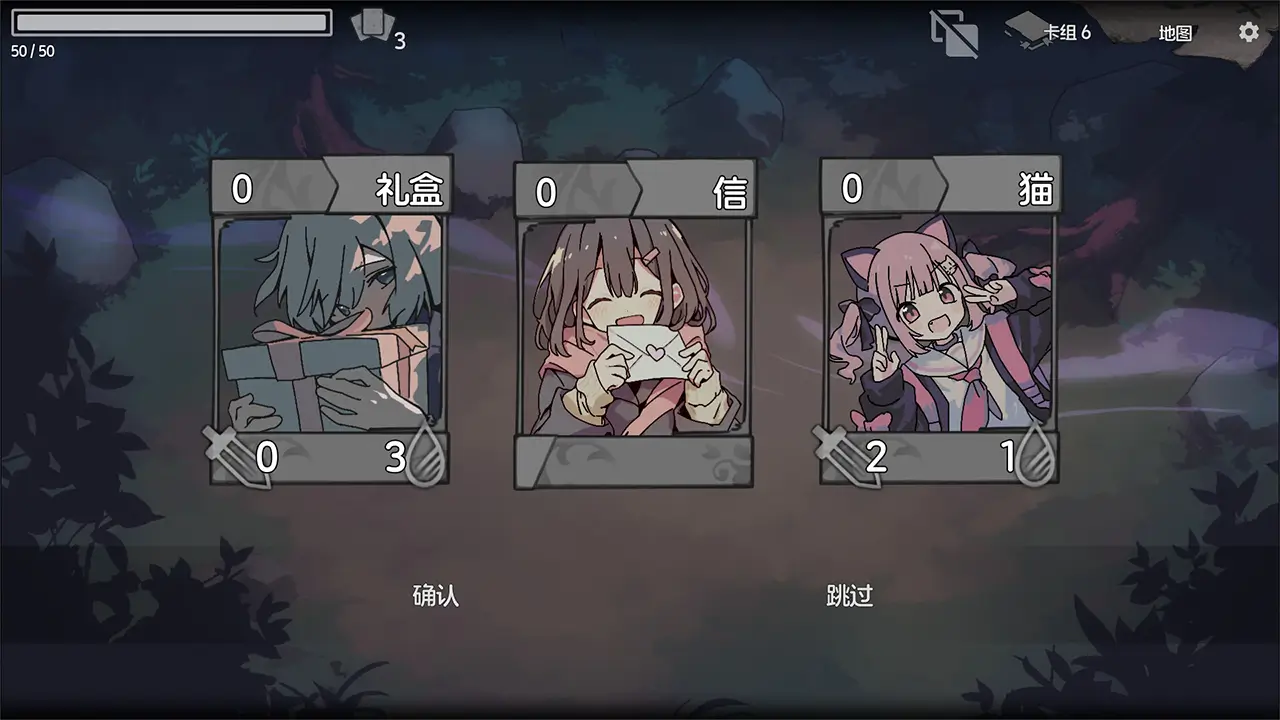Click the deck icon beside 卡组 6
Viewport: 1280px width, 720px height.
tap(1026, 30)
